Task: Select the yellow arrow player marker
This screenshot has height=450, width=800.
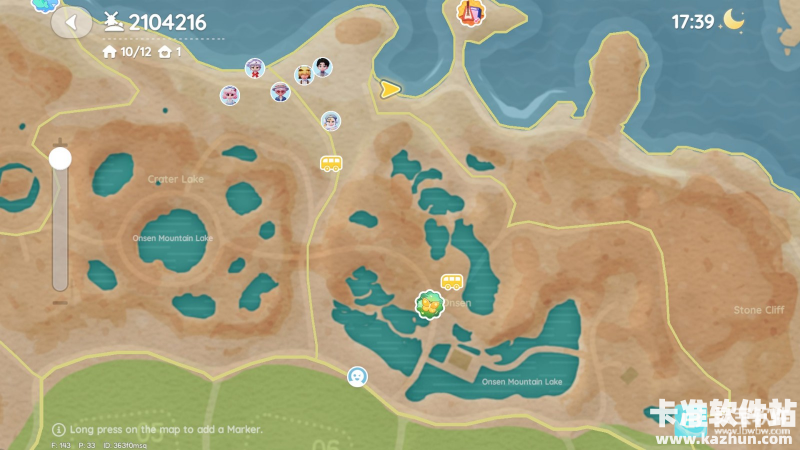Action: (x=389, y=89)
